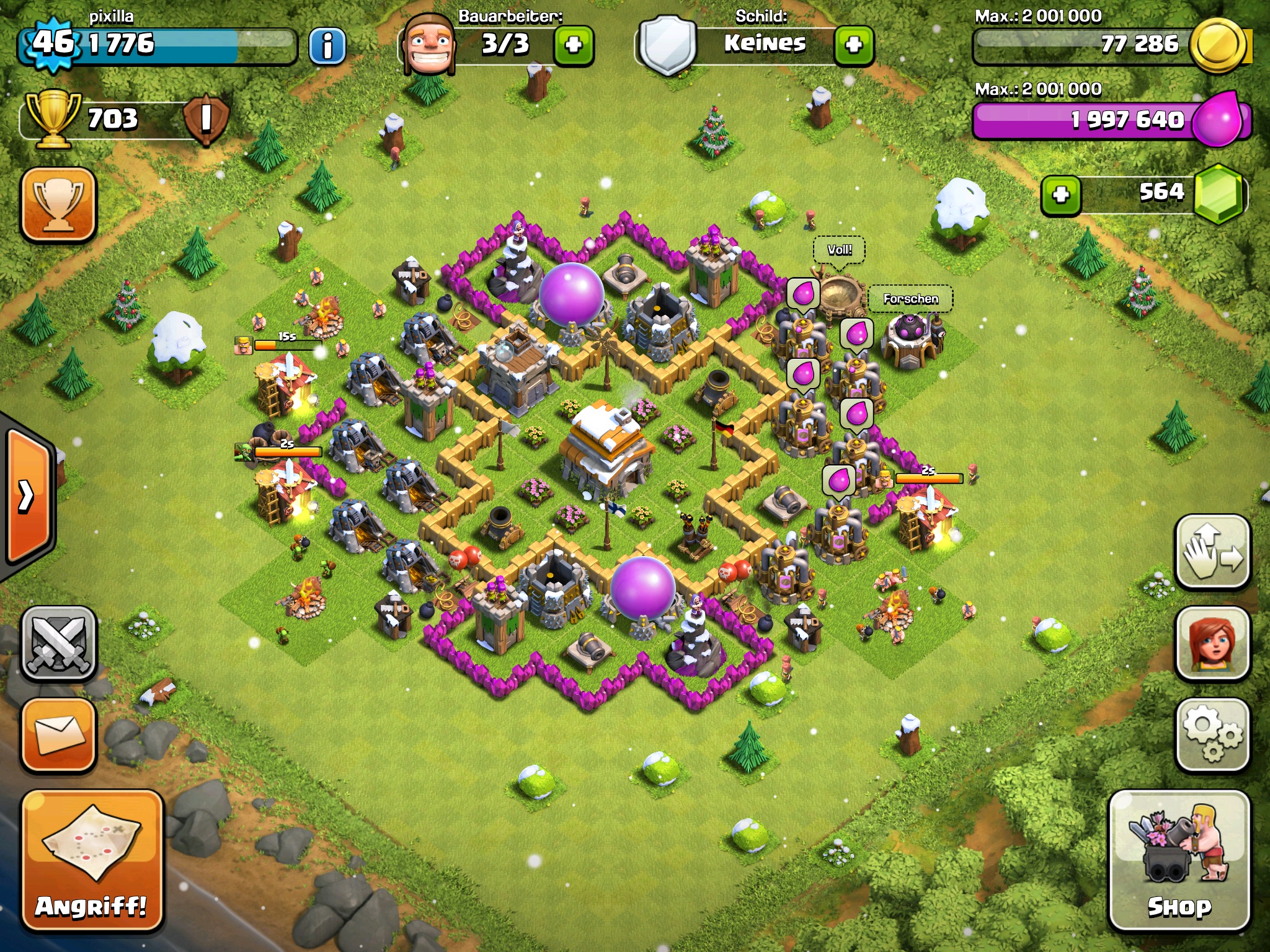
Task: Tap the Forschen research bubble
Action: pyautogui.click(x=910, y=299)
